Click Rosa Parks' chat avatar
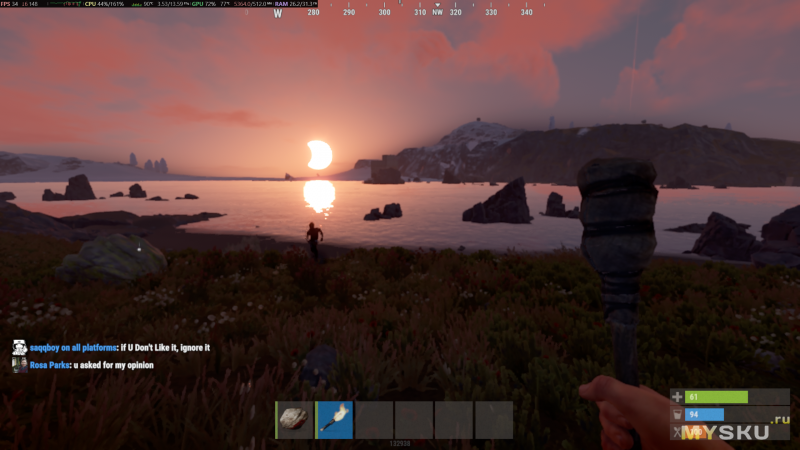This screenshot has height=450, width=800. coord(19,365)
